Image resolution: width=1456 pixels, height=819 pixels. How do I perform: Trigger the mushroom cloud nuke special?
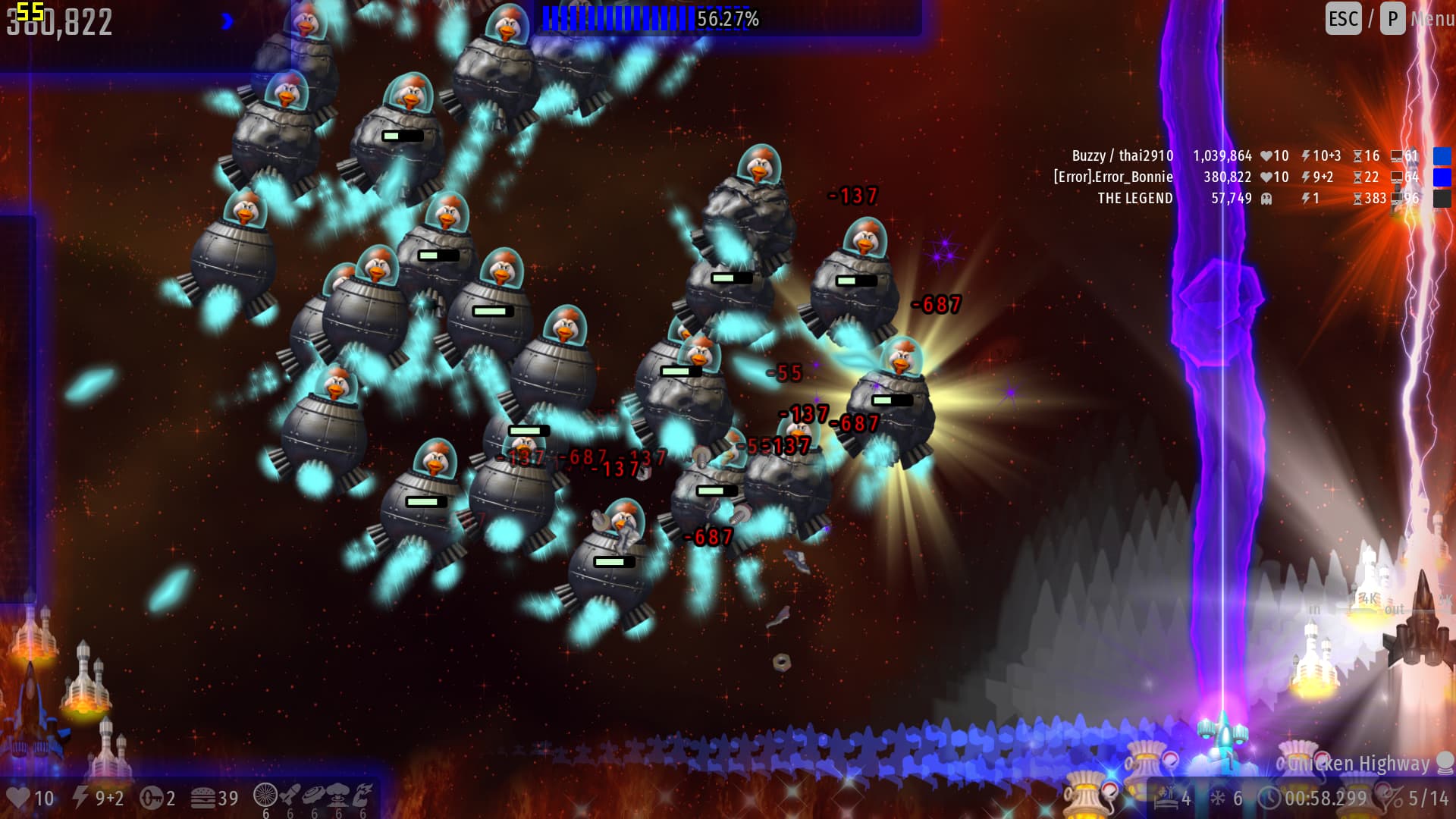point(338,795)
